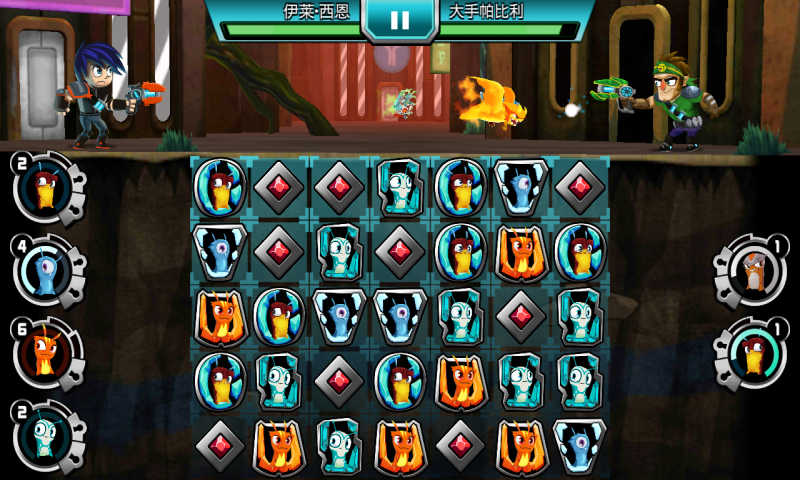Viewport: 800px width, 480px height.
Task: Pause the battle with the pause button
Action: click(398, 19)
